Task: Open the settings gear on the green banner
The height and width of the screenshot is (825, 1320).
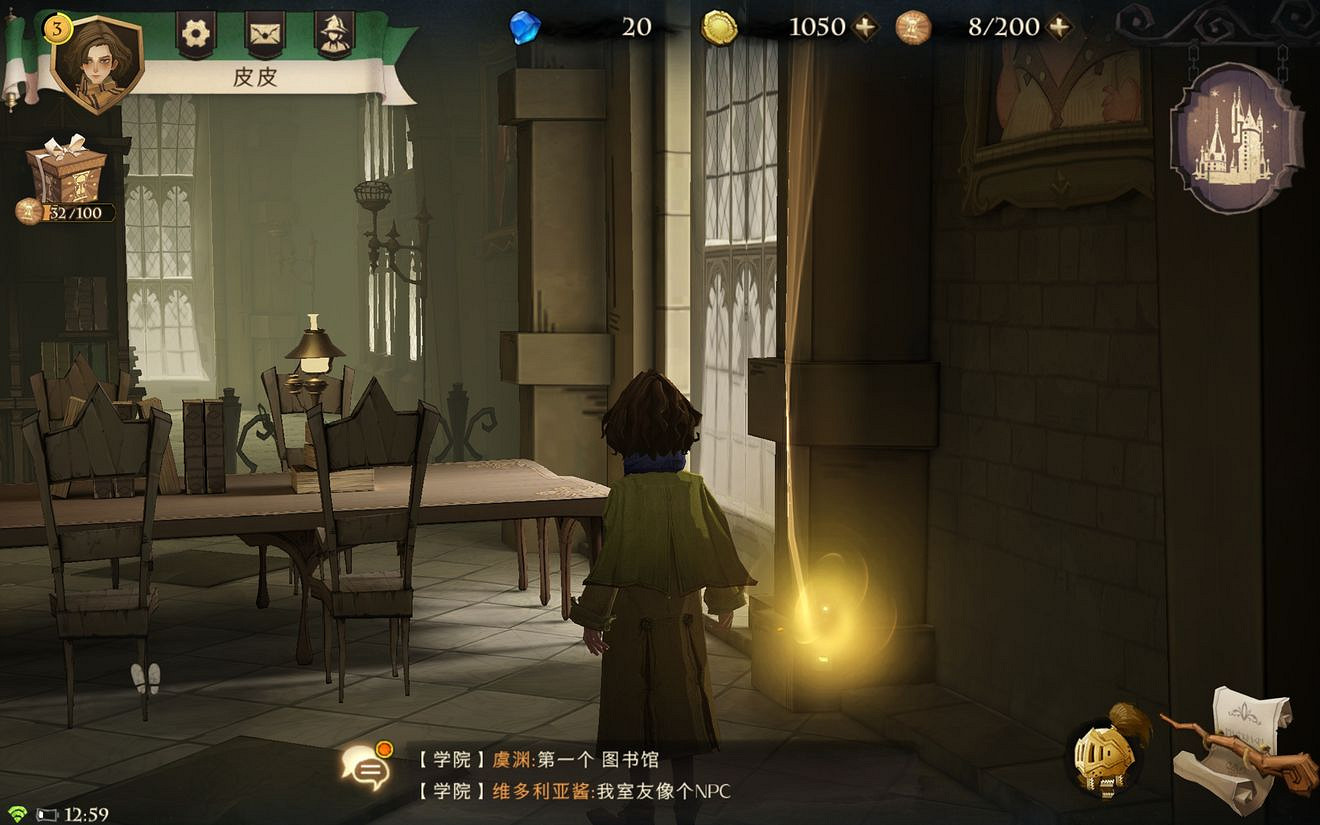Action: pos(194,31)
